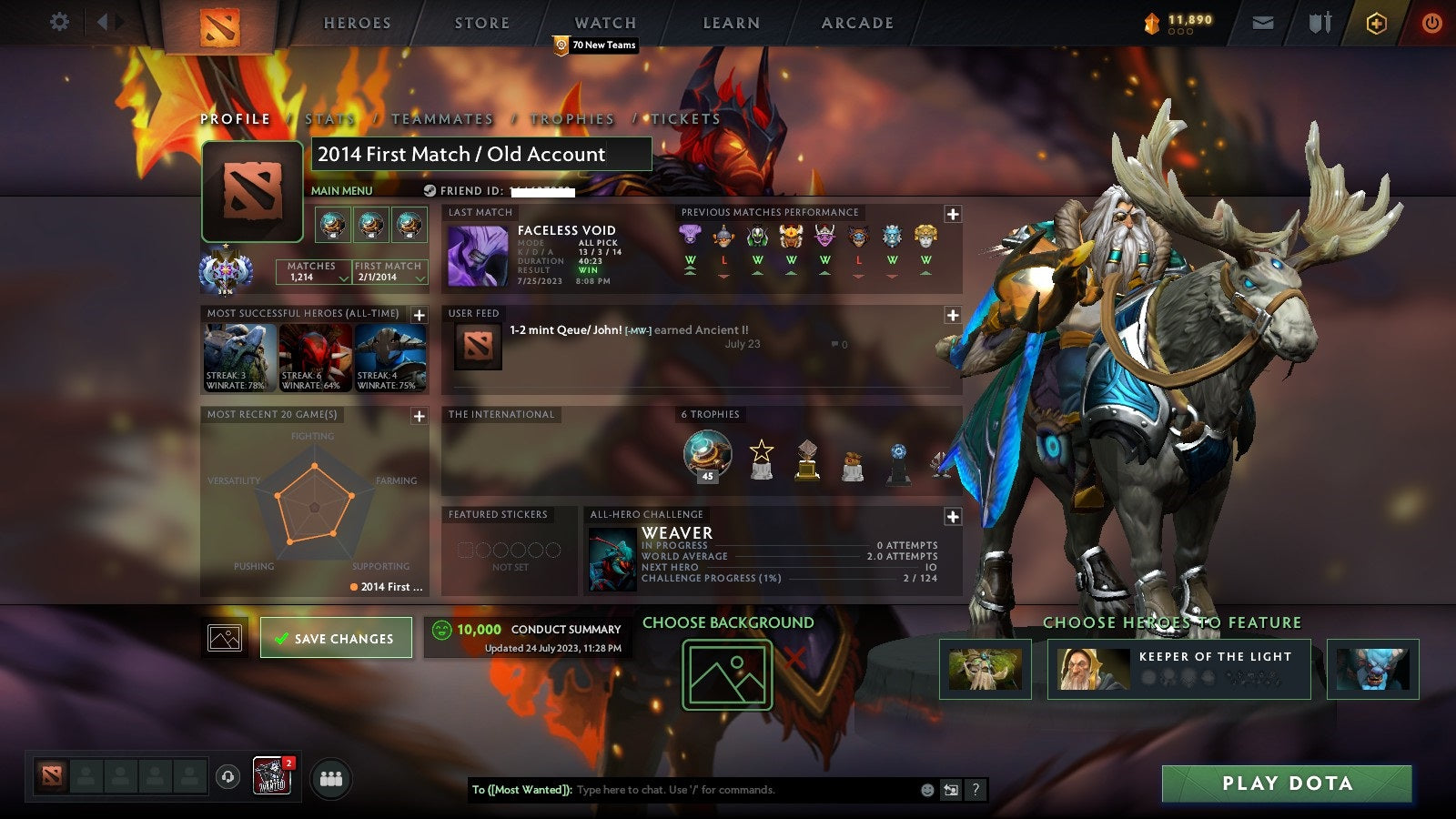1456x819 pixels.
Task: Click the headset voice icon on bottom bar
Action: (x=226, y=775)
